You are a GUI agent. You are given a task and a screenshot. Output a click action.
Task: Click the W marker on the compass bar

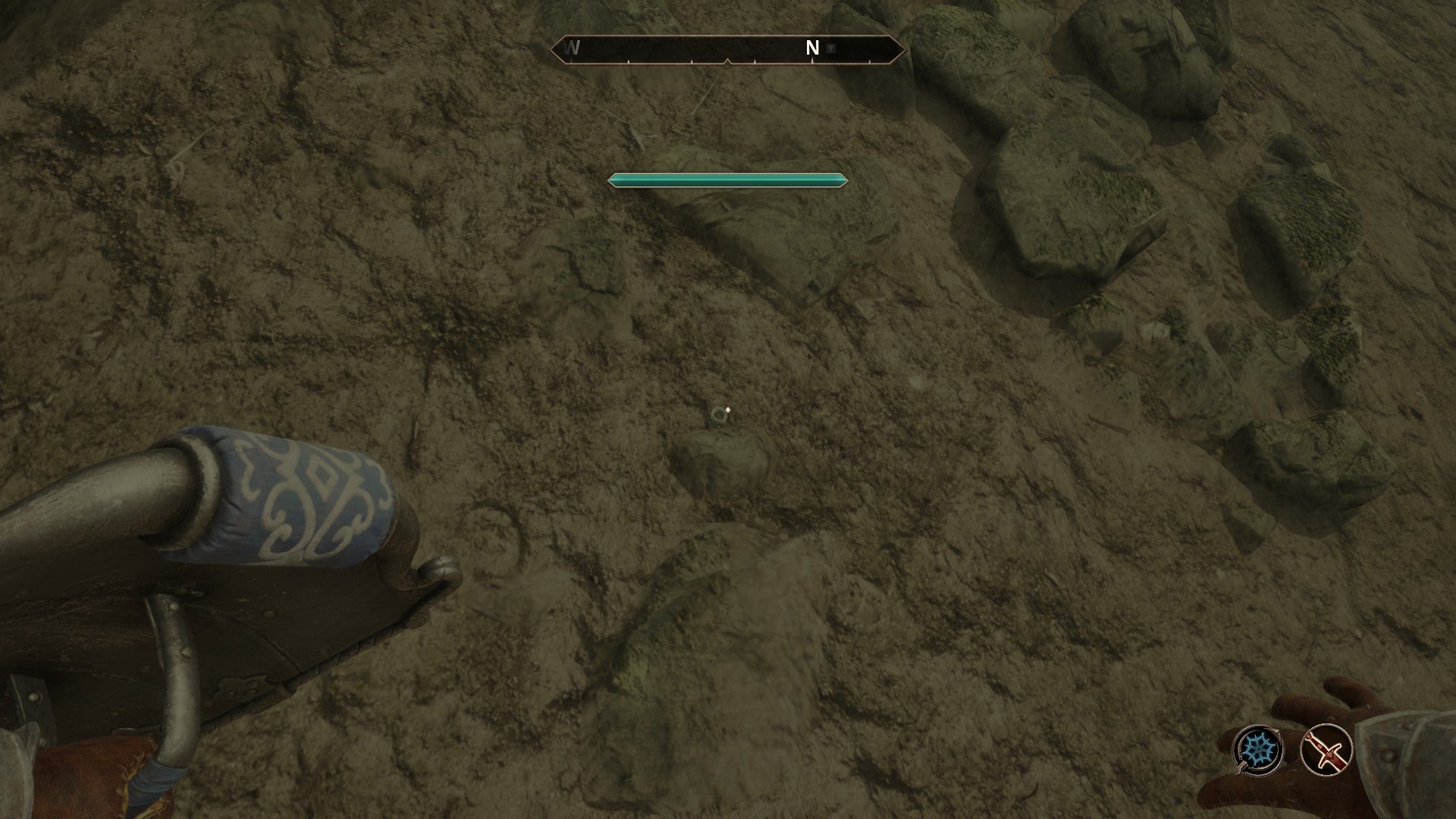coord(571,47)
